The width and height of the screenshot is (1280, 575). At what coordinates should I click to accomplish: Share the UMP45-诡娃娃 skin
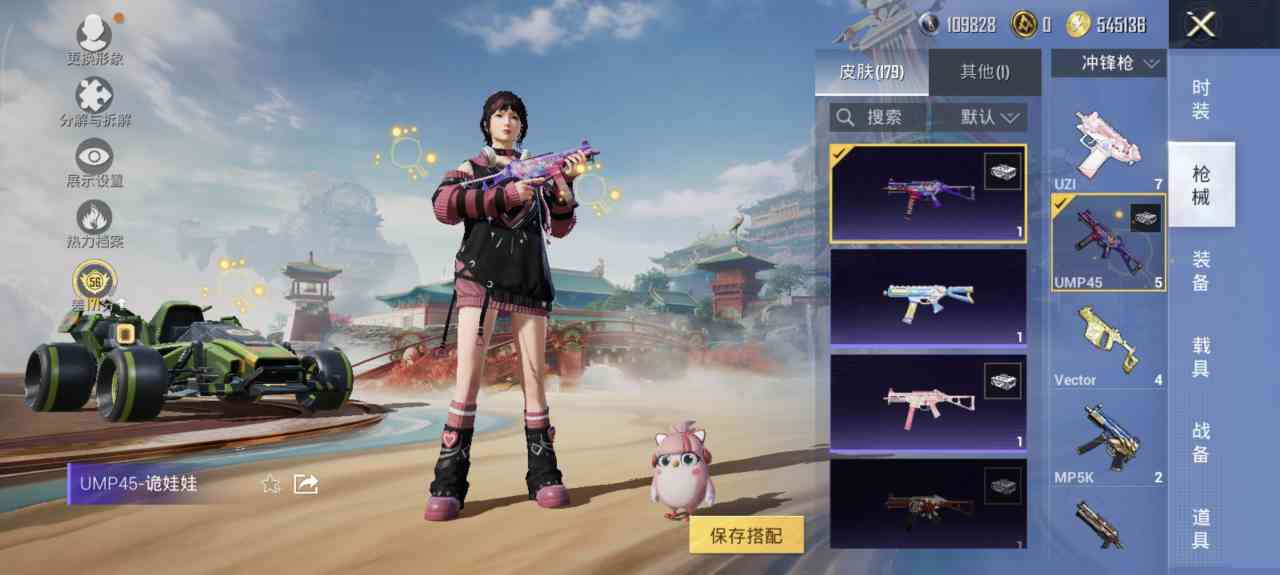click(x=305, y=484)
